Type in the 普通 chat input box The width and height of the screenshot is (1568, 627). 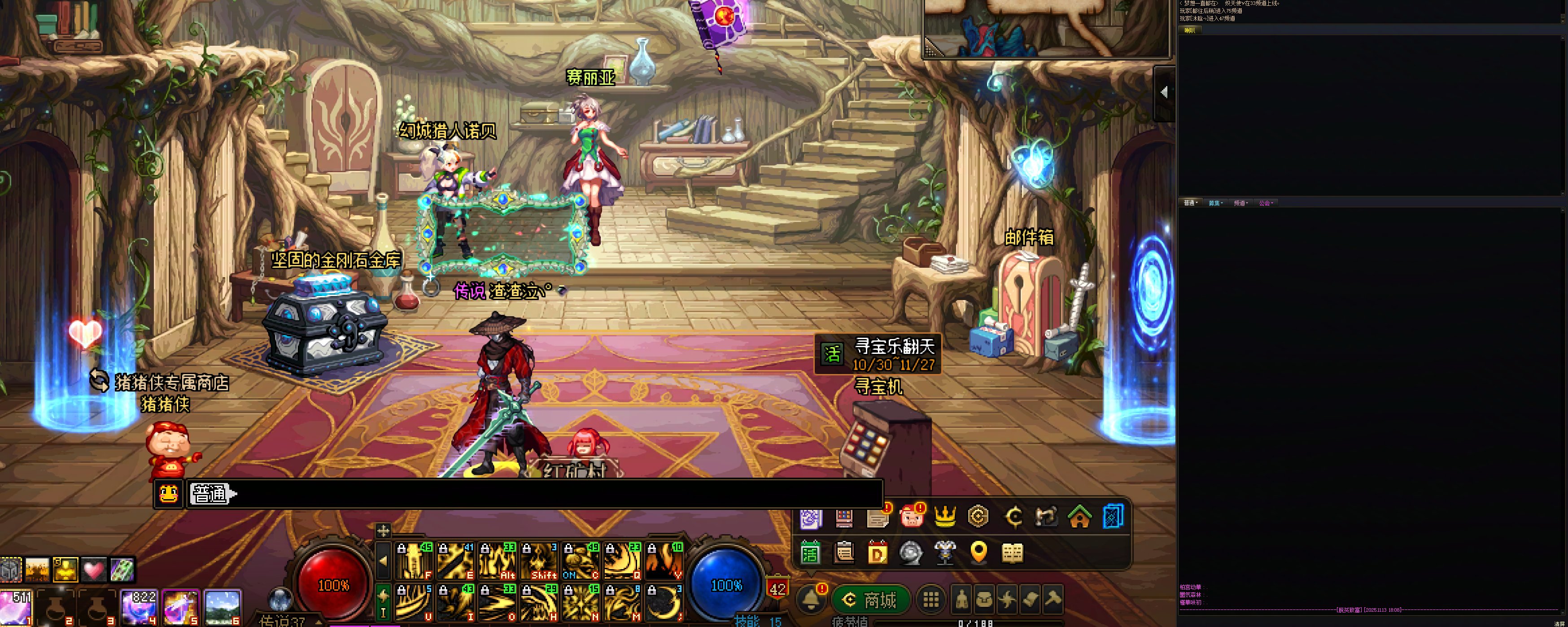click(x=548, y=493)
